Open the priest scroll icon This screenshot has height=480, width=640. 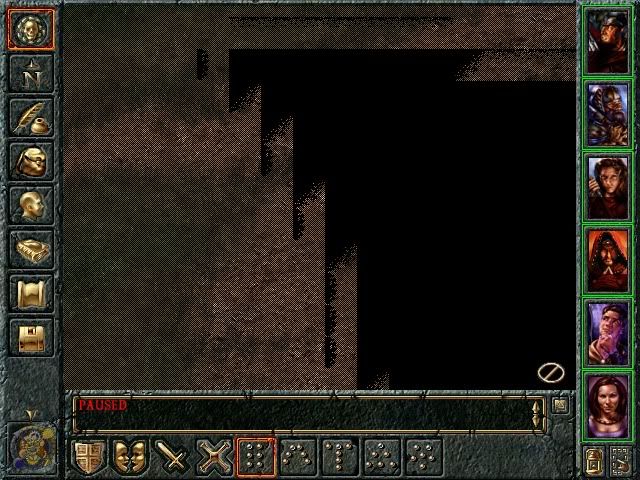30,292
